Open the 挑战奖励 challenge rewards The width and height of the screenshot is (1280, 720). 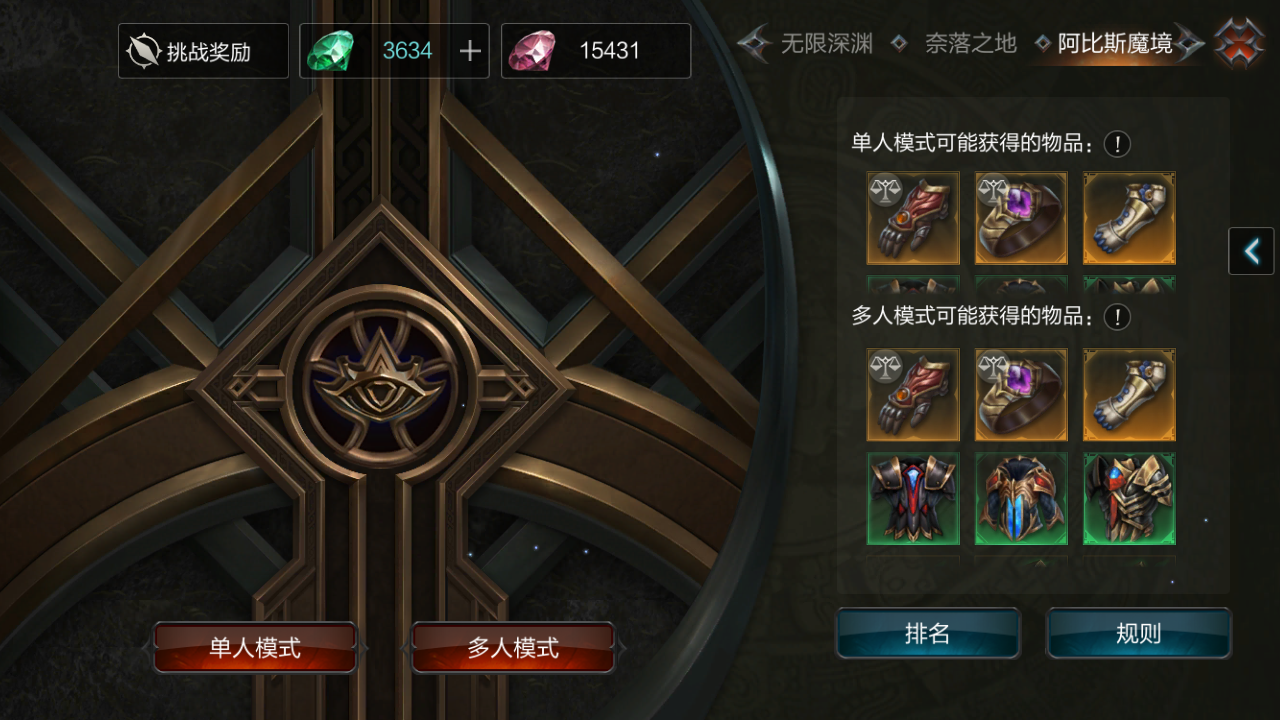coord(203,51)
